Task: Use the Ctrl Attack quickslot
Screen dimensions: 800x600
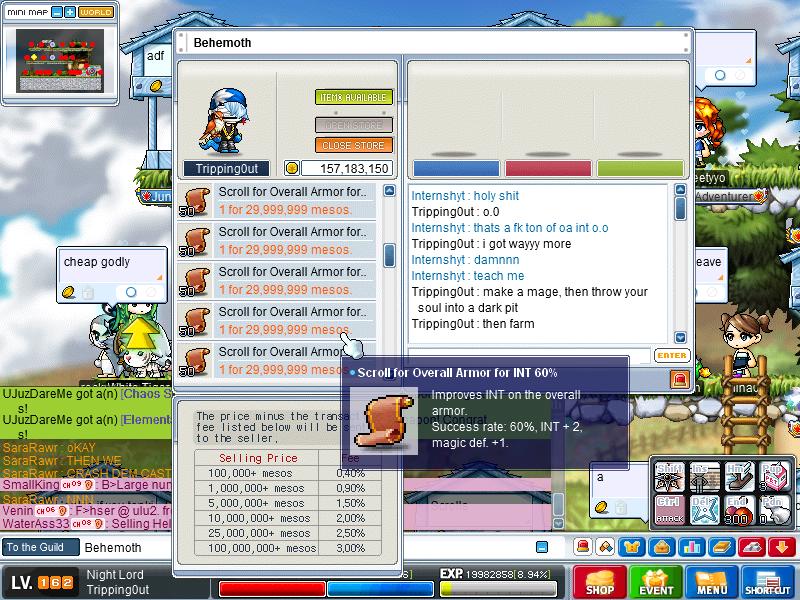Action: click(669, 507)
